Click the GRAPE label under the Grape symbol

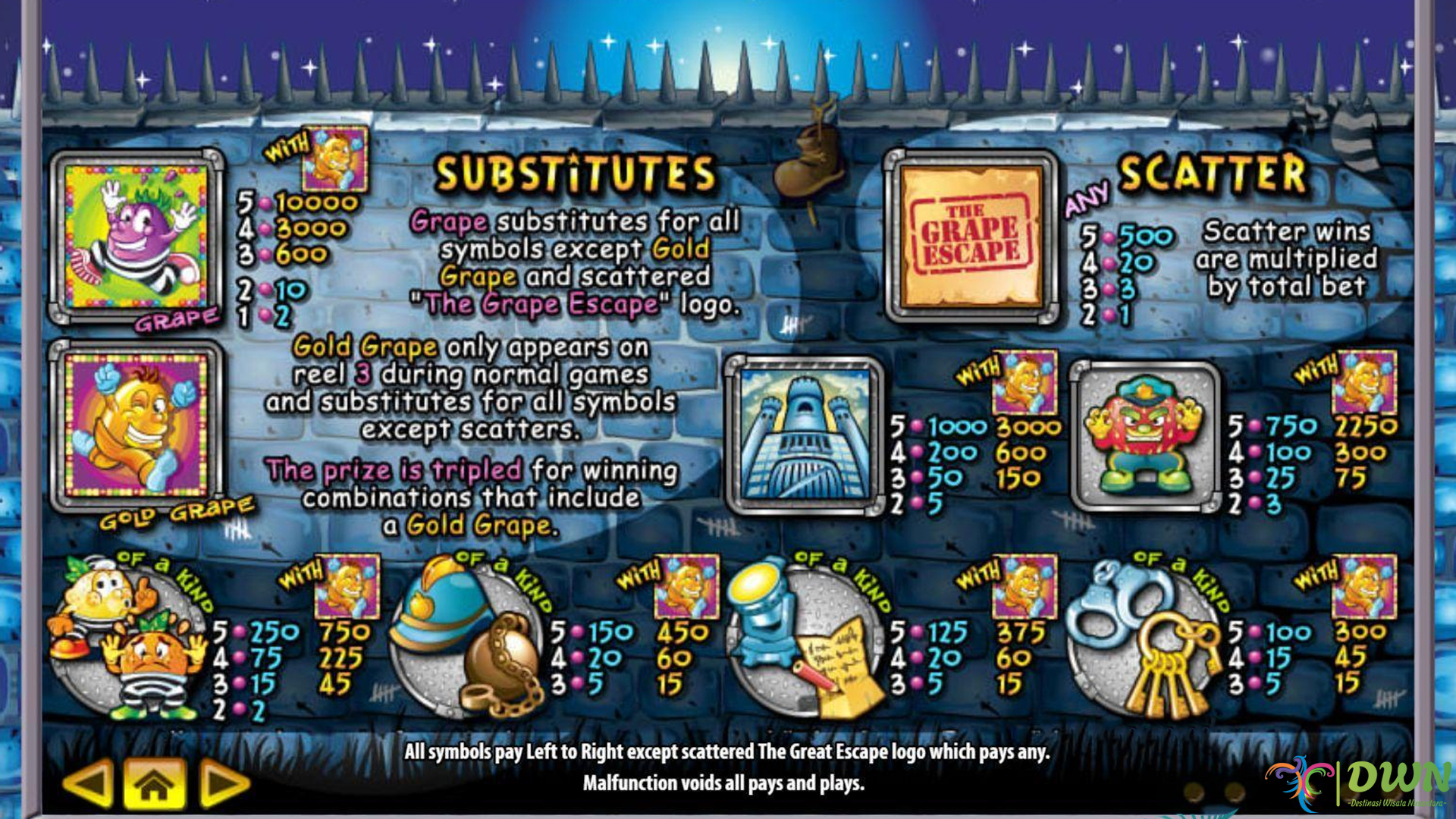click(176, 318)
